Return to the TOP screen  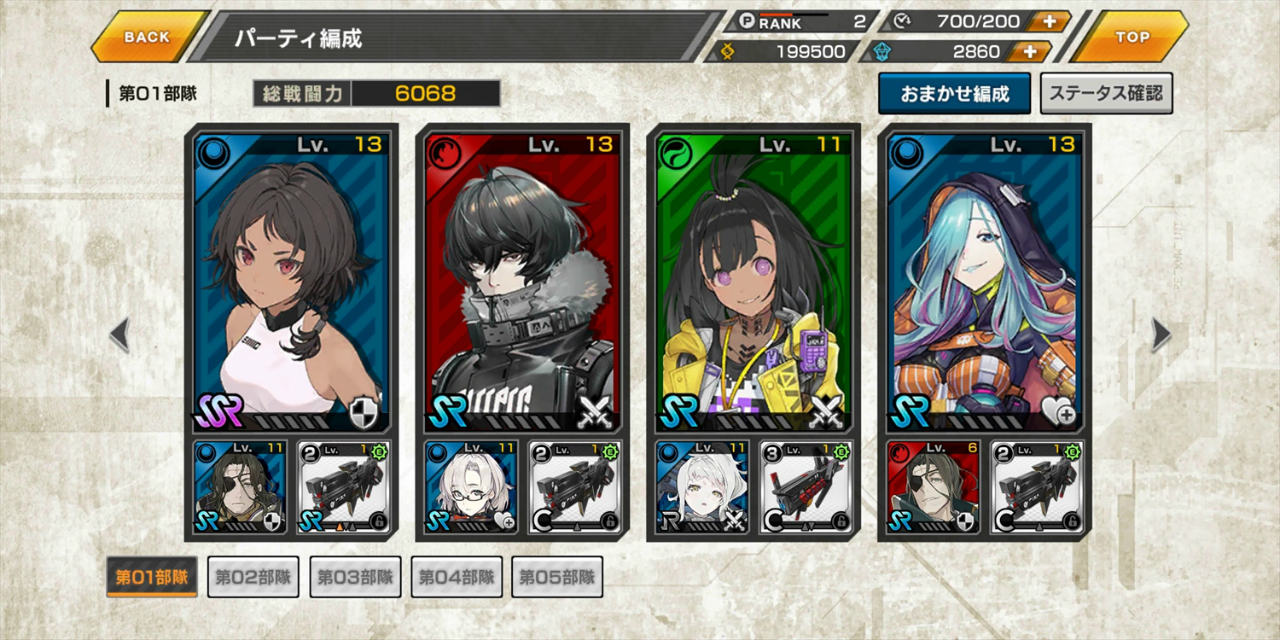pos(1132,37)
